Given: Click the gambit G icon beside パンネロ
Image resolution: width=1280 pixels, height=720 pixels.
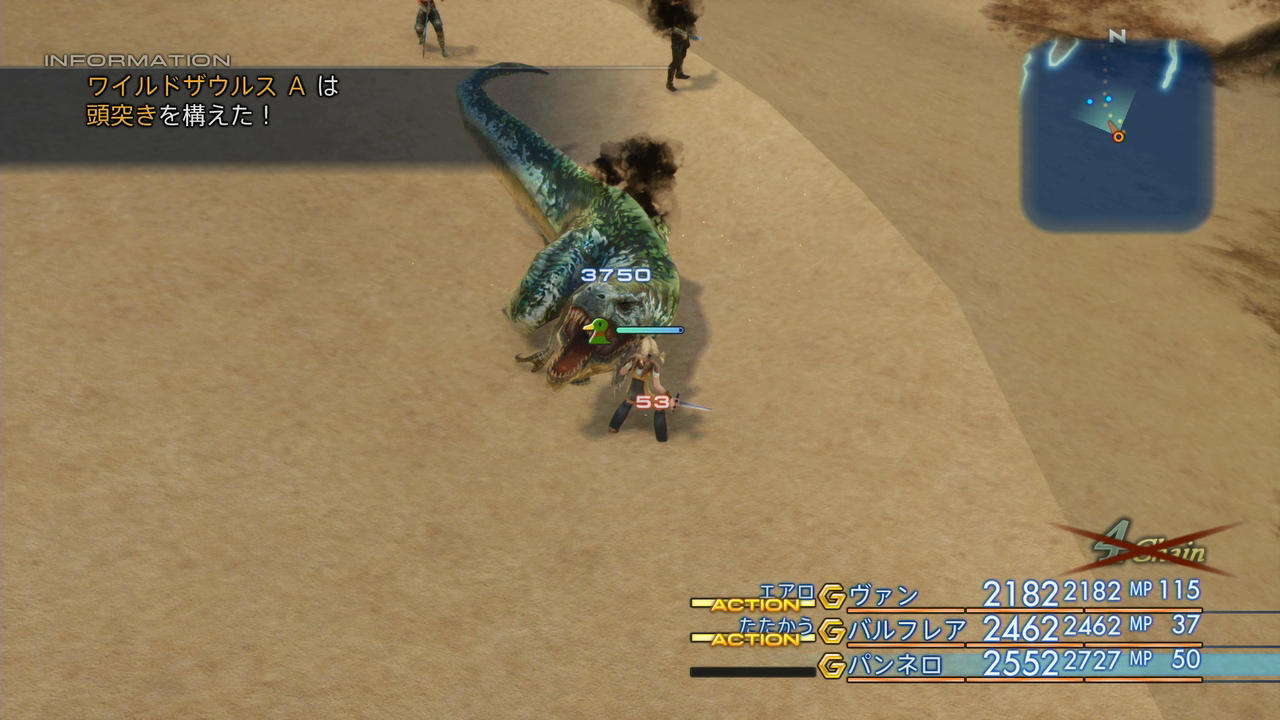Looking at the screenshot, I should click(x=832, y=665).
